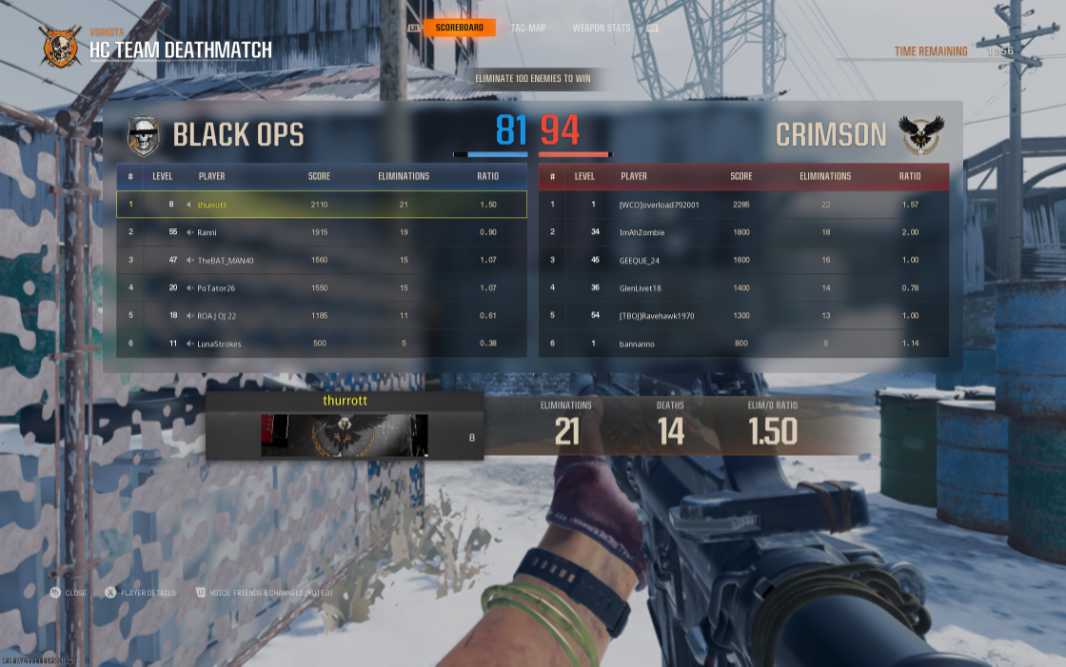
Task: Toggle the mute speaker icon beside Ranni
Action: [x=189, y=232]
